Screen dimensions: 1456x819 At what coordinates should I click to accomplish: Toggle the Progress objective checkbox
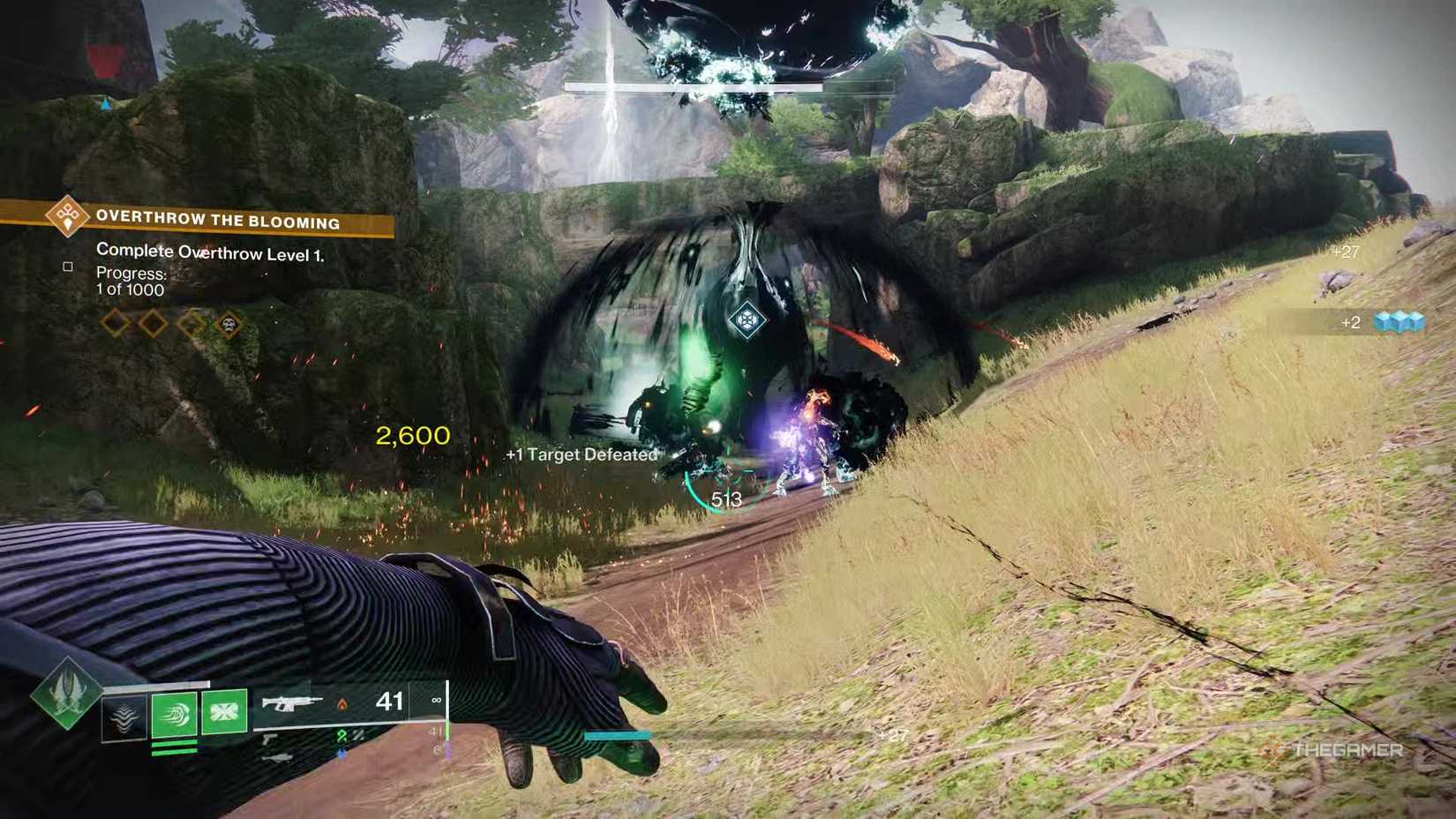coord(67,267)
